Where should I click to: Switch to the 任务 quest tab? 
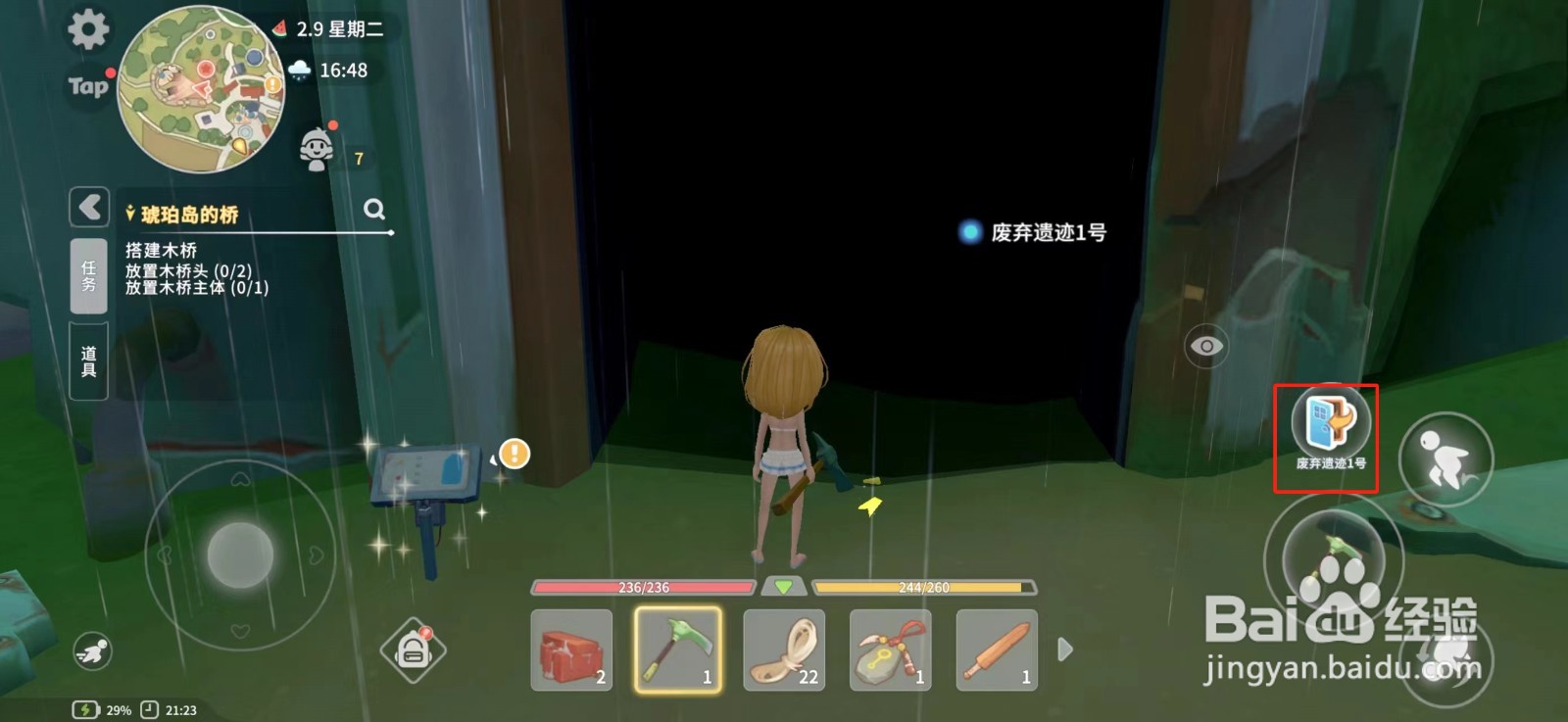(87, 275)
